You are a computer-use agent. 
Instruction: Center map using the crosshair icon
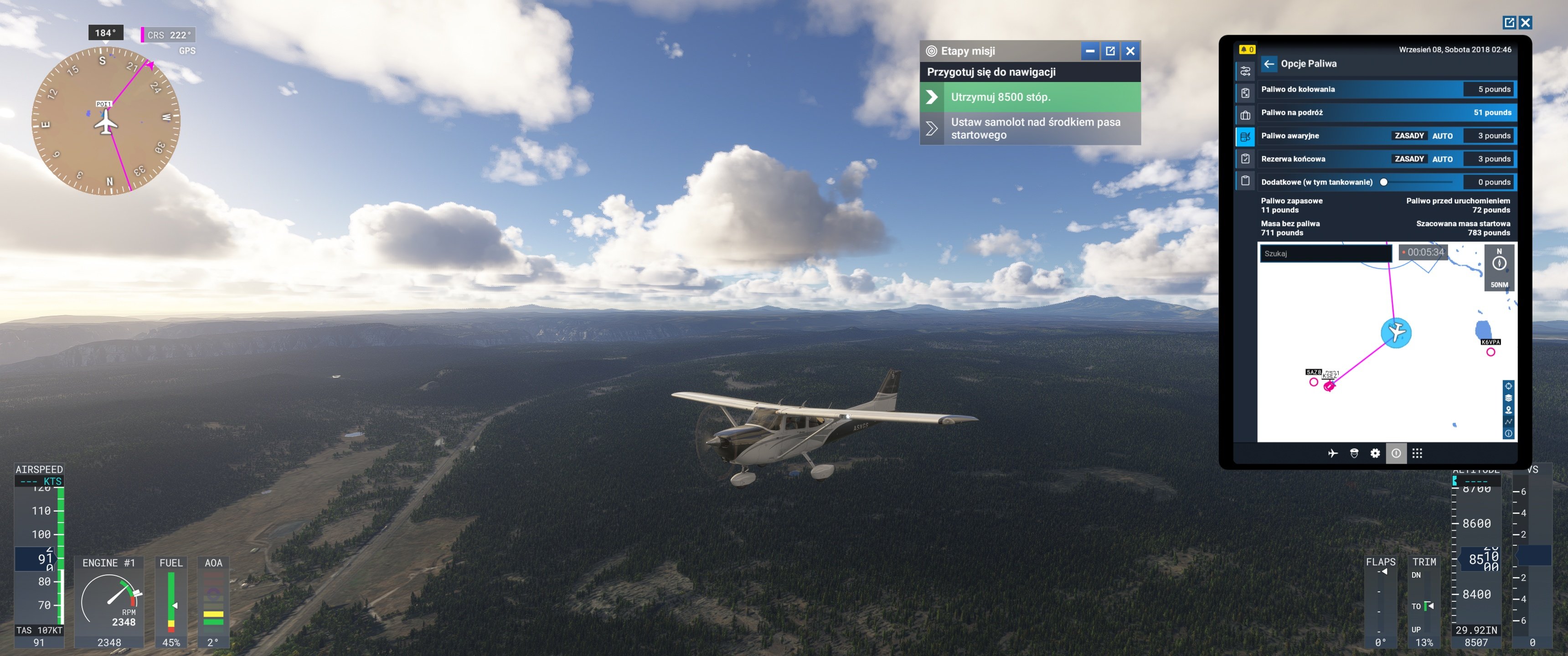(x=1508, y=386)
